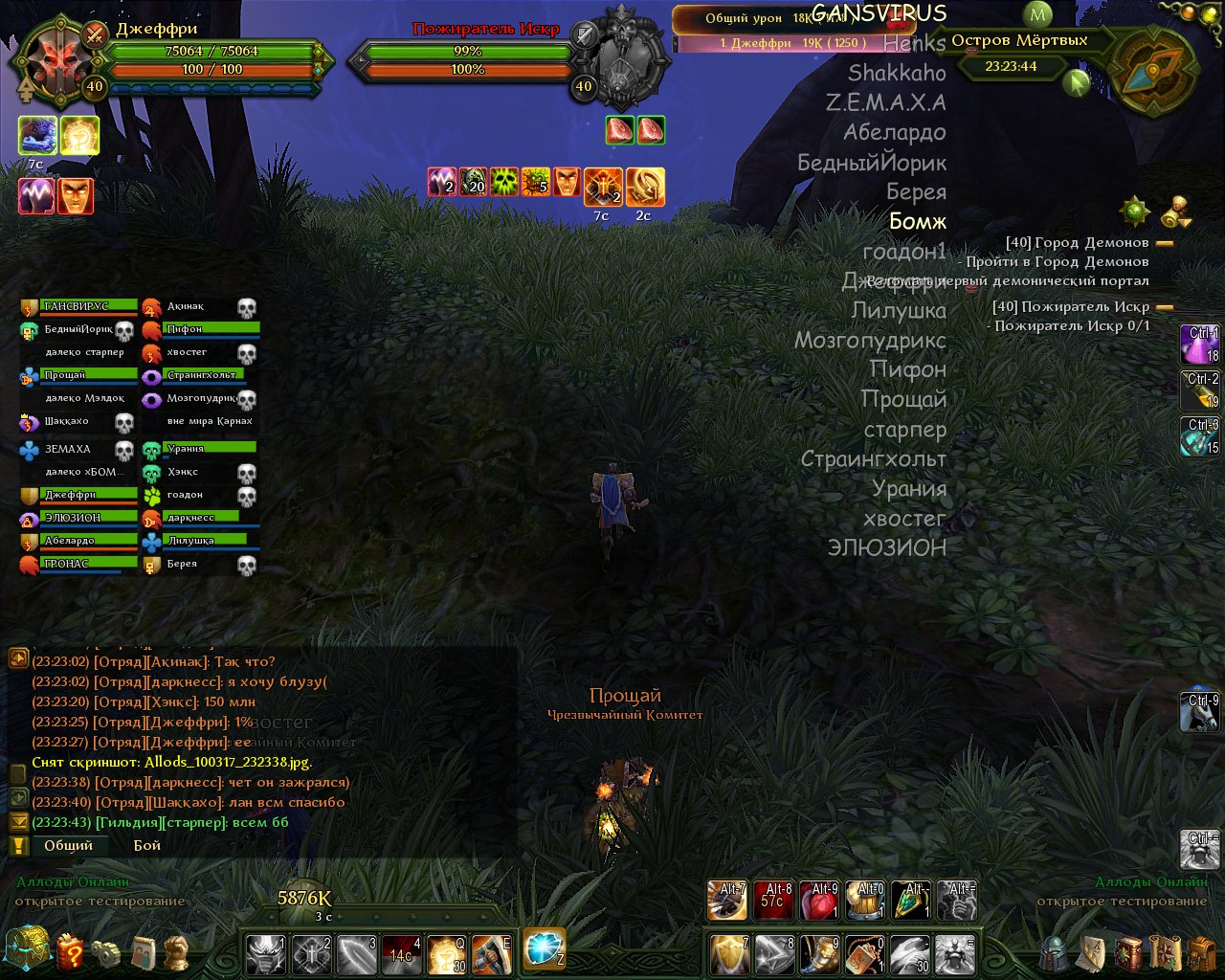
Task: Use the beer mug item on Alt-0
Action: tap(865, 902)
